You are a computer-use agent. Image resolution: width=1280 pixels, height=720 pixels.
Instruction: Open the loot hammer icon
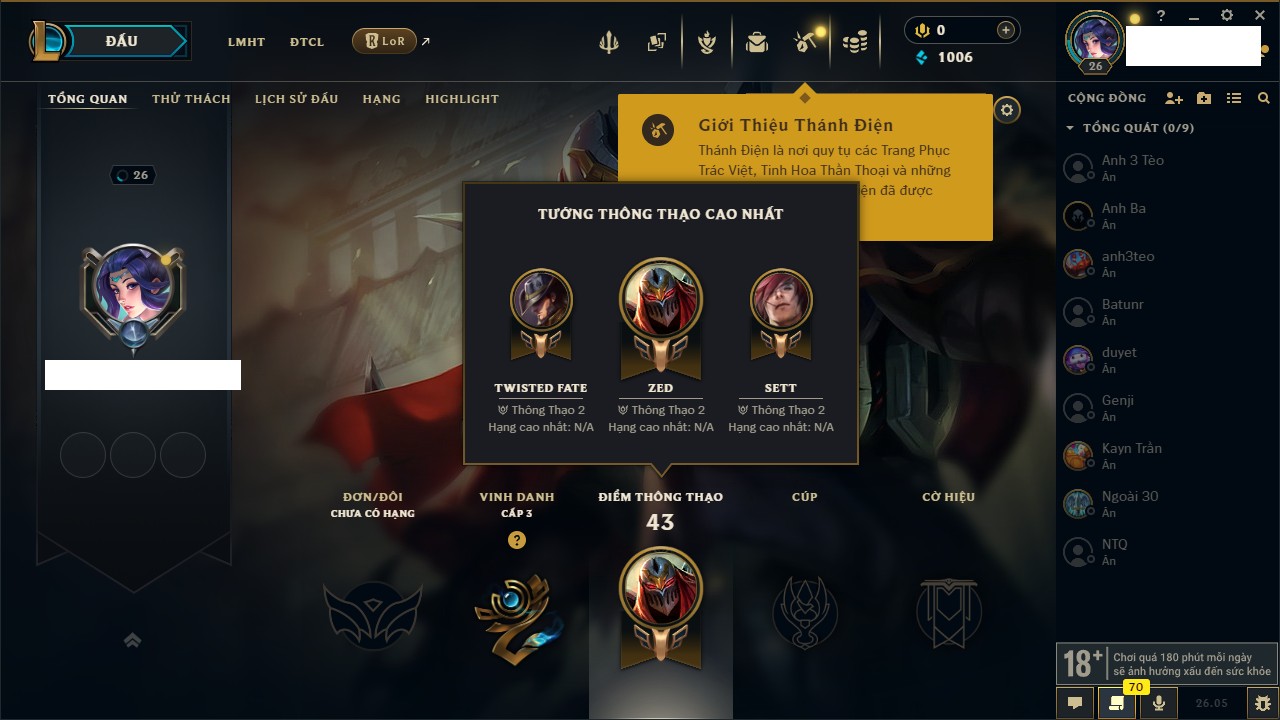tap(805, 42)
